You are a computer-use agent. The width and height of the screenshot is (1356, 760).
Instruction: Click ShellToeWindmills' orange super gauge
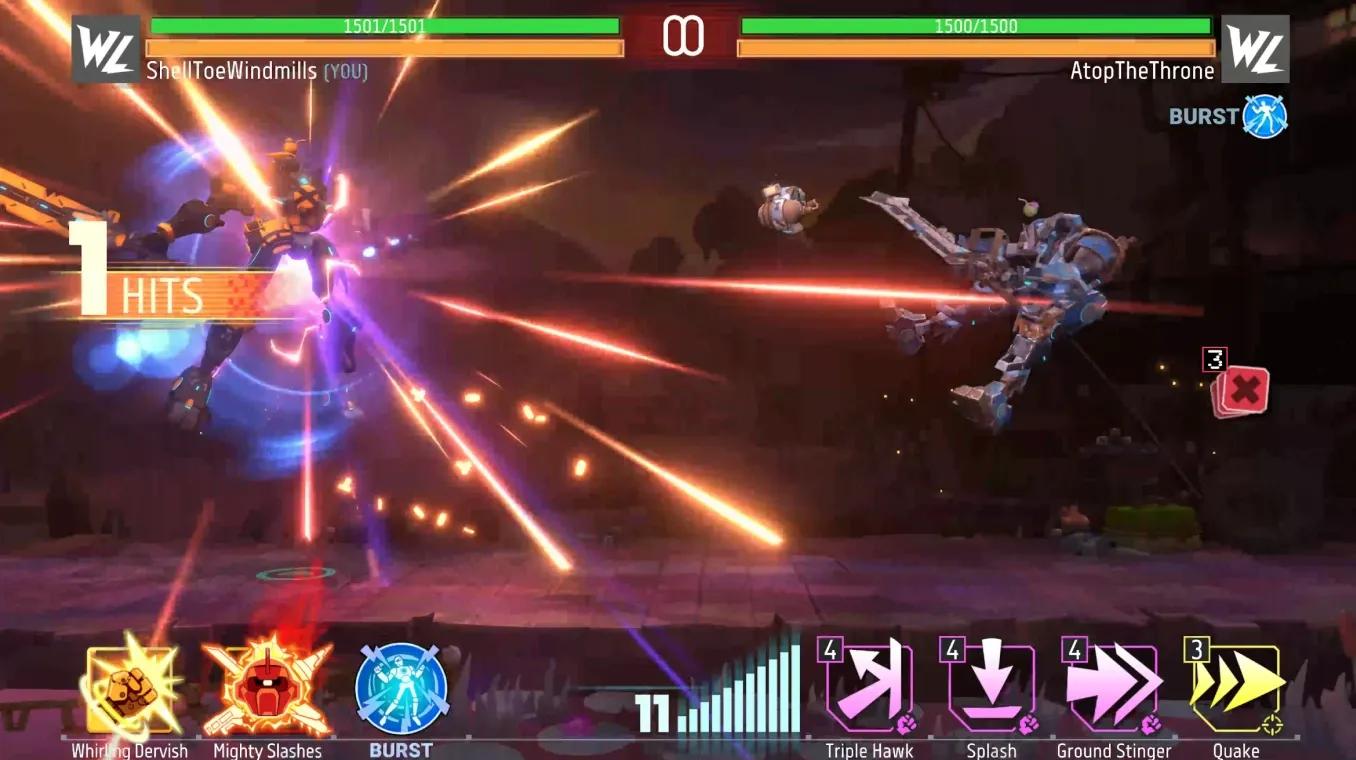(x=385, y=48)
